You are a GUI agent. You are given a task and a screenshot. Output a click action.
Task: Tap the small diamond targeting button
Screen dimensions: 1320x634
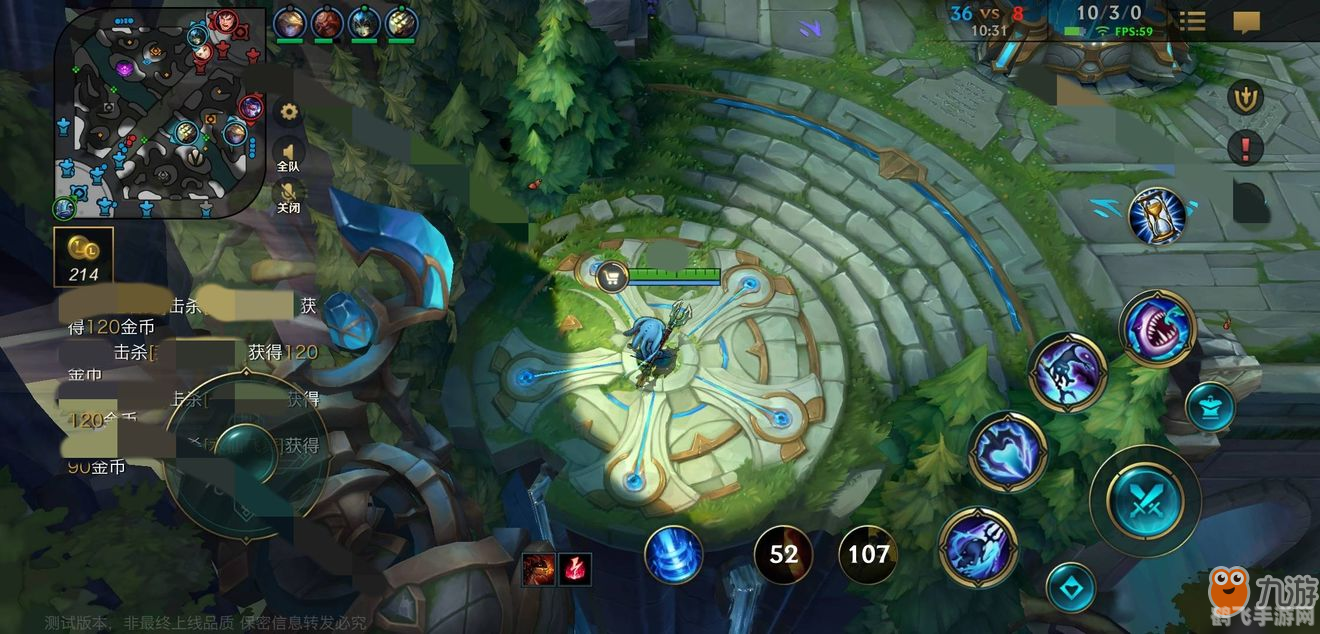(x=1071, y=588)
